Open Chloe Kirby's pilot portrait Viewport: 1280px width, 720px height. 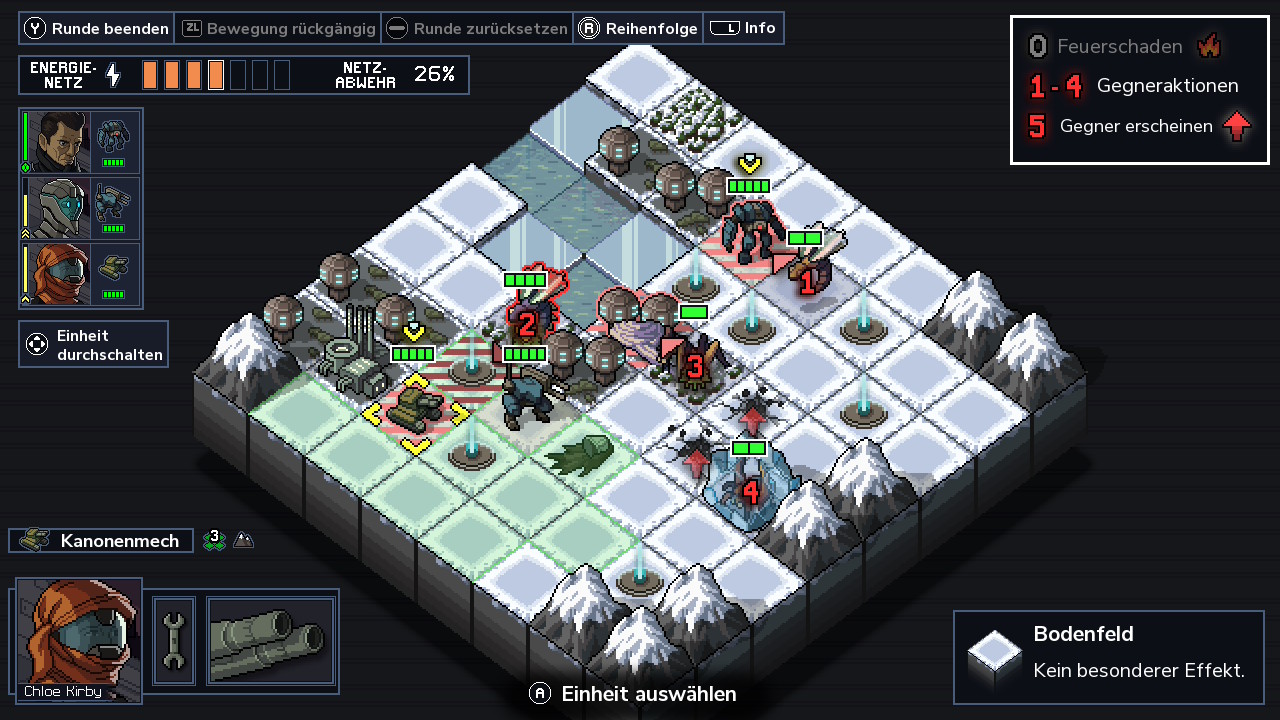(x=79, y=639)
